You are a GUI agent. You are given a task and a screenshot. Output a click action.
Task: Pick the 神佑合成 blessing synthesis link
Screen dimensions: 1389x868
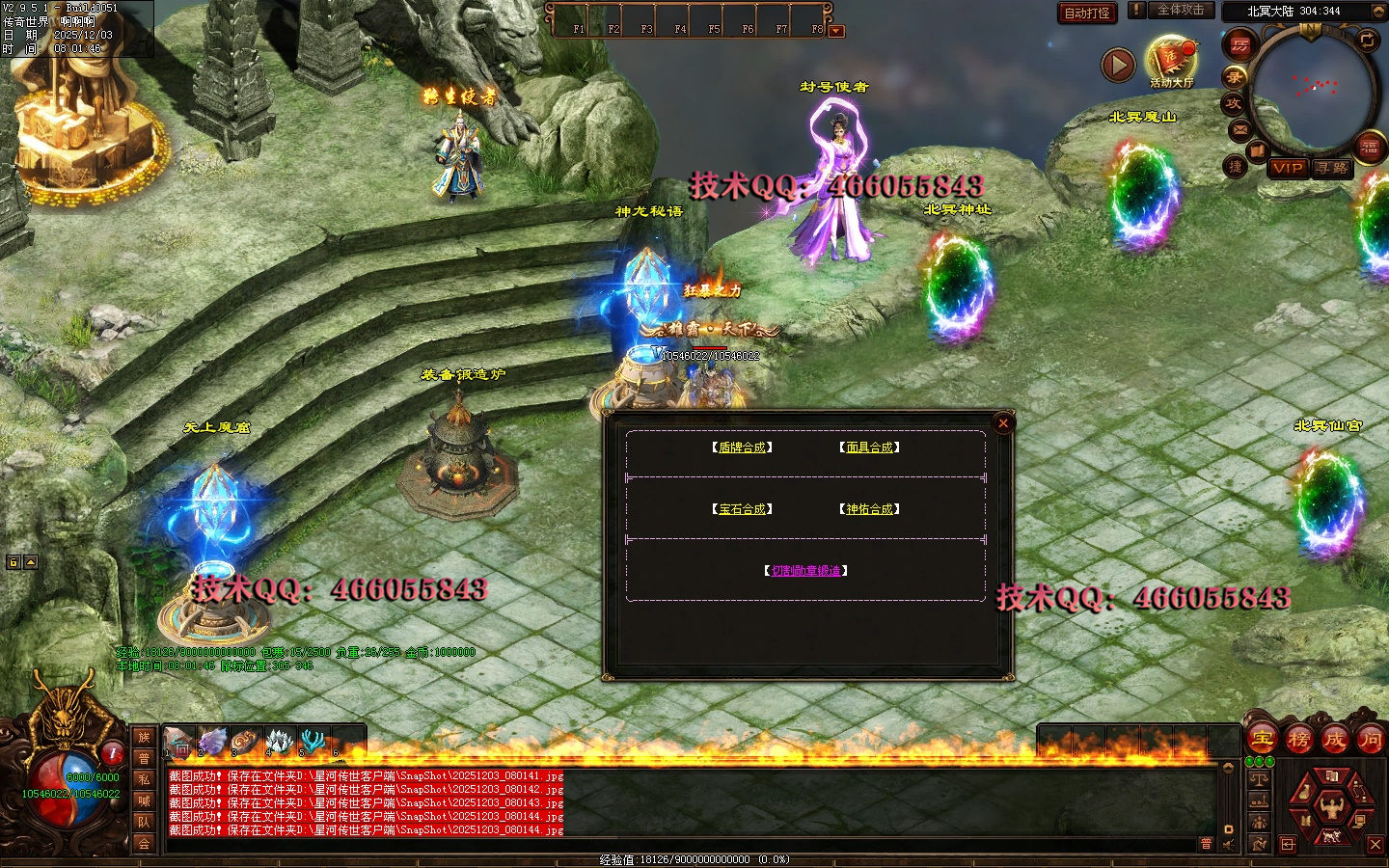pyautogui.click(x=869, y=509)
